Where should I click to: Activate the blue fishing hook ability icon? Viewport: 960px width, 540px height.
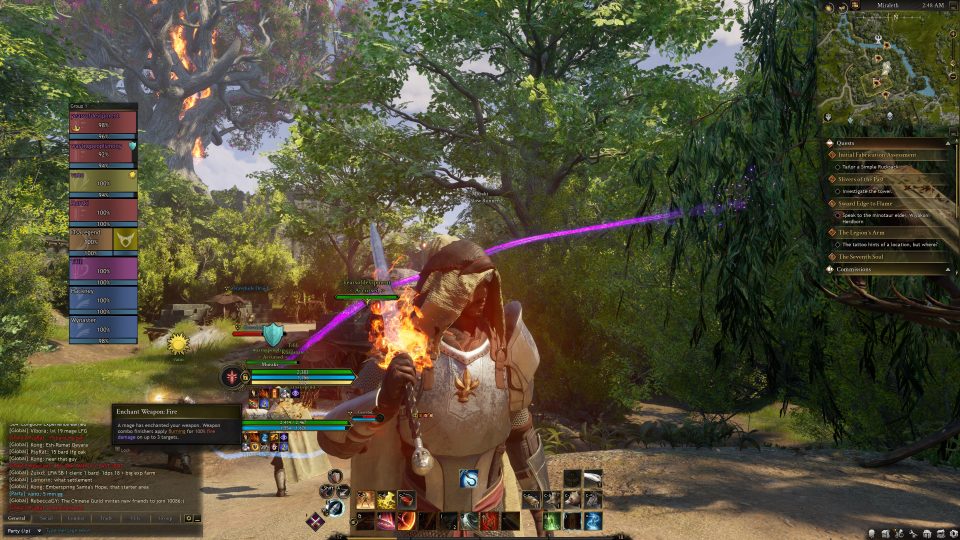tap(469, 479)
